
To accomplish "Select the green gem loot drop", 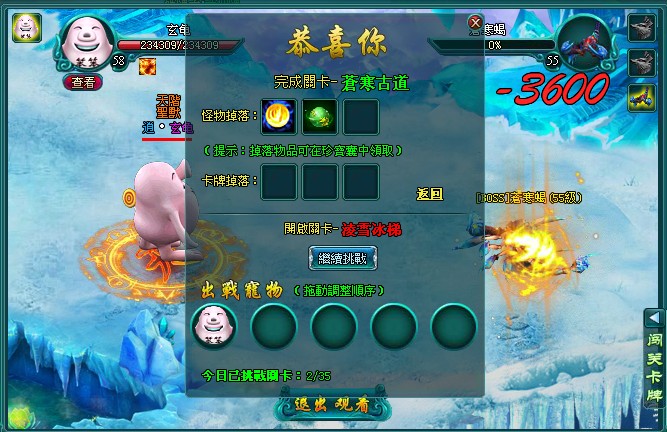I will pos(320,116).
